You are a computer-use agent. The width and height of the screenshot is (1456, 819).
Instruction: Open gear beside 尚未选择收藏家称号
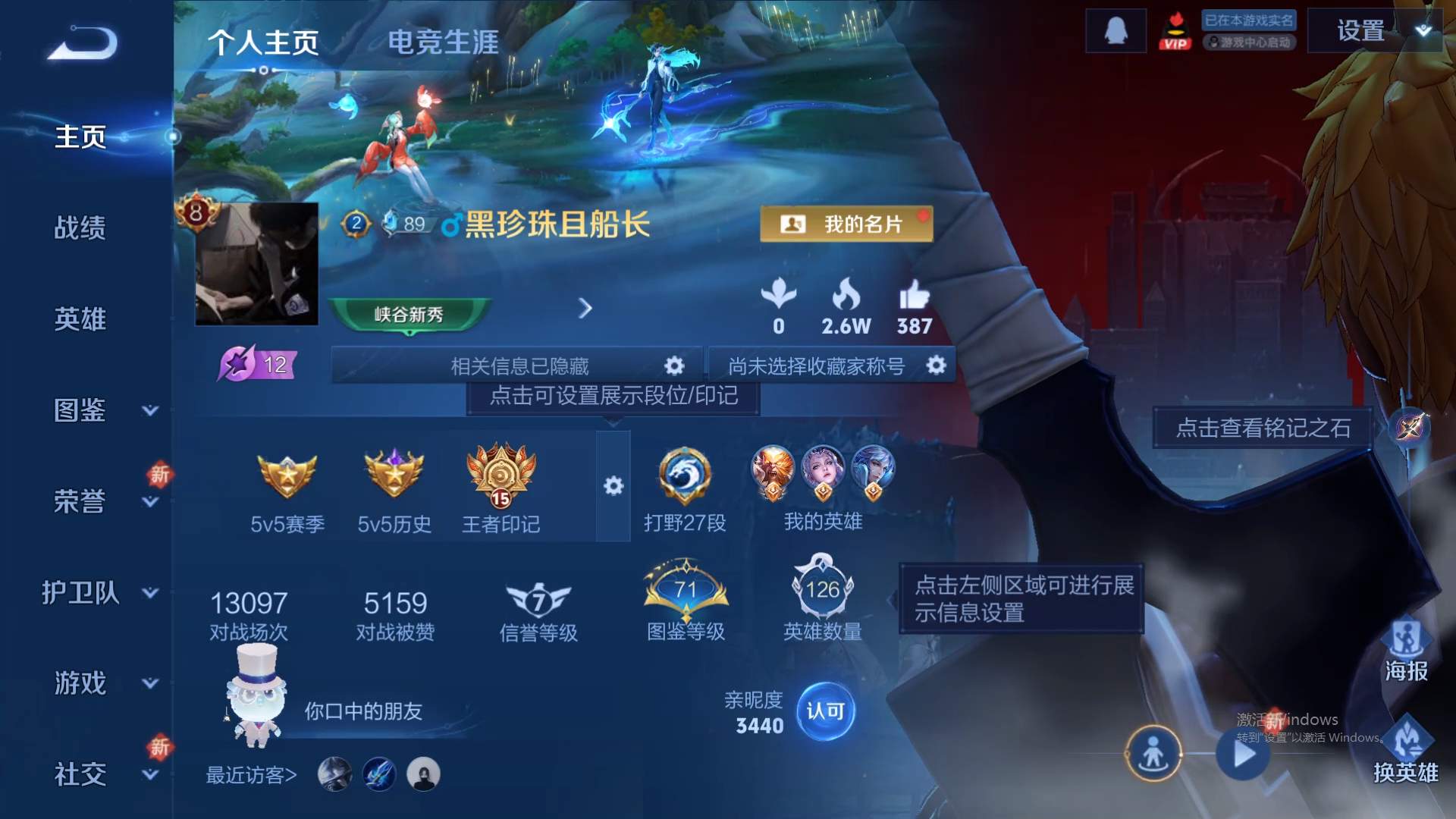937,365
